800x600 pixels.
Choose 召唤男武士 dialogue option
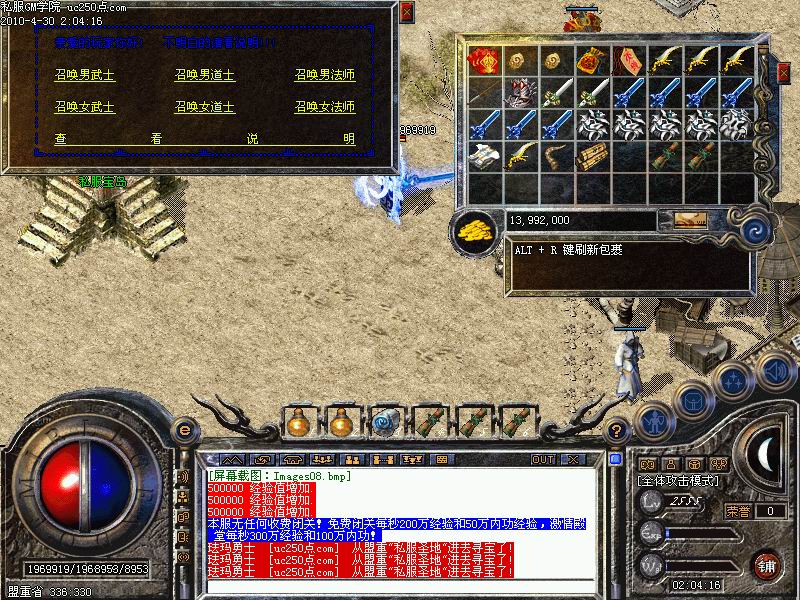(85, 74)
